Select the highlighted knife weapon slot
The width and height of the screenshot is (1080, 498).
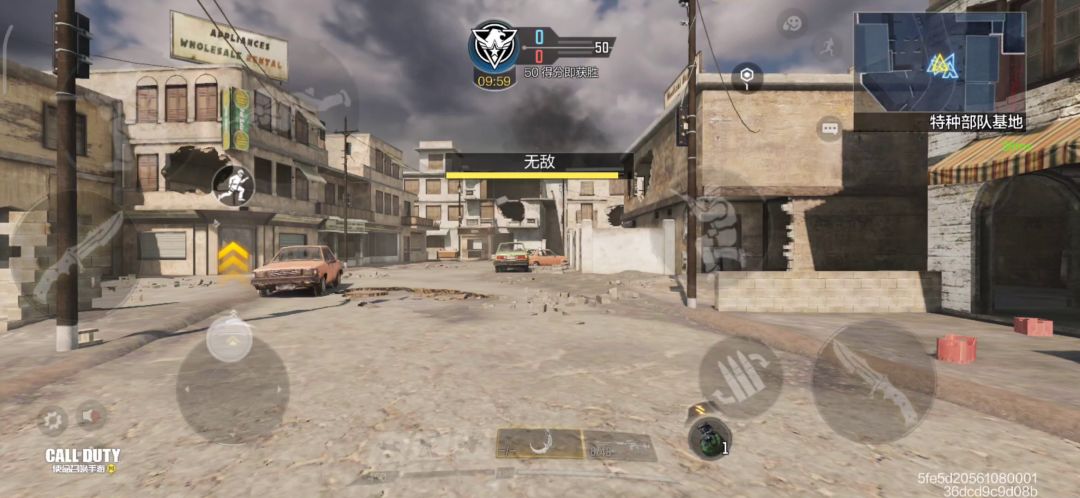click(x=540, y=443)
